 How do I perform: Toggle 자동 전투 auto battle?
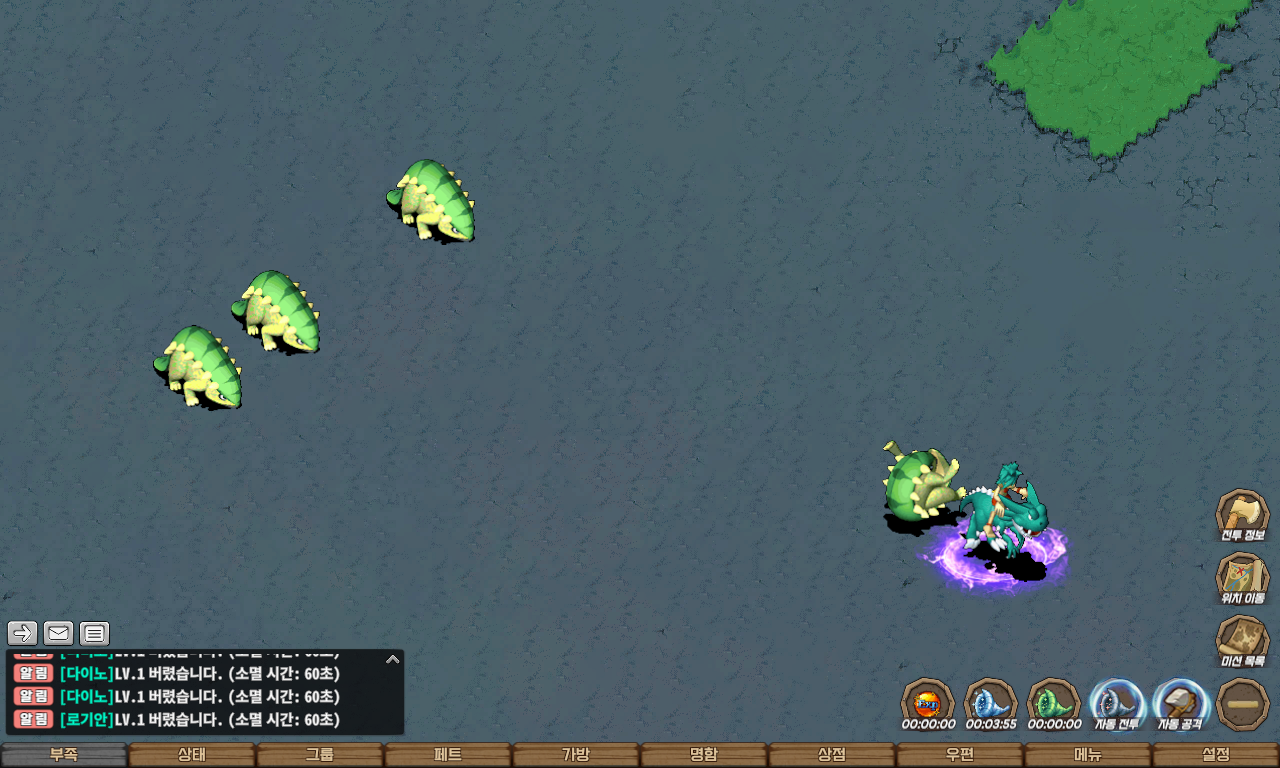point(1117,703)
